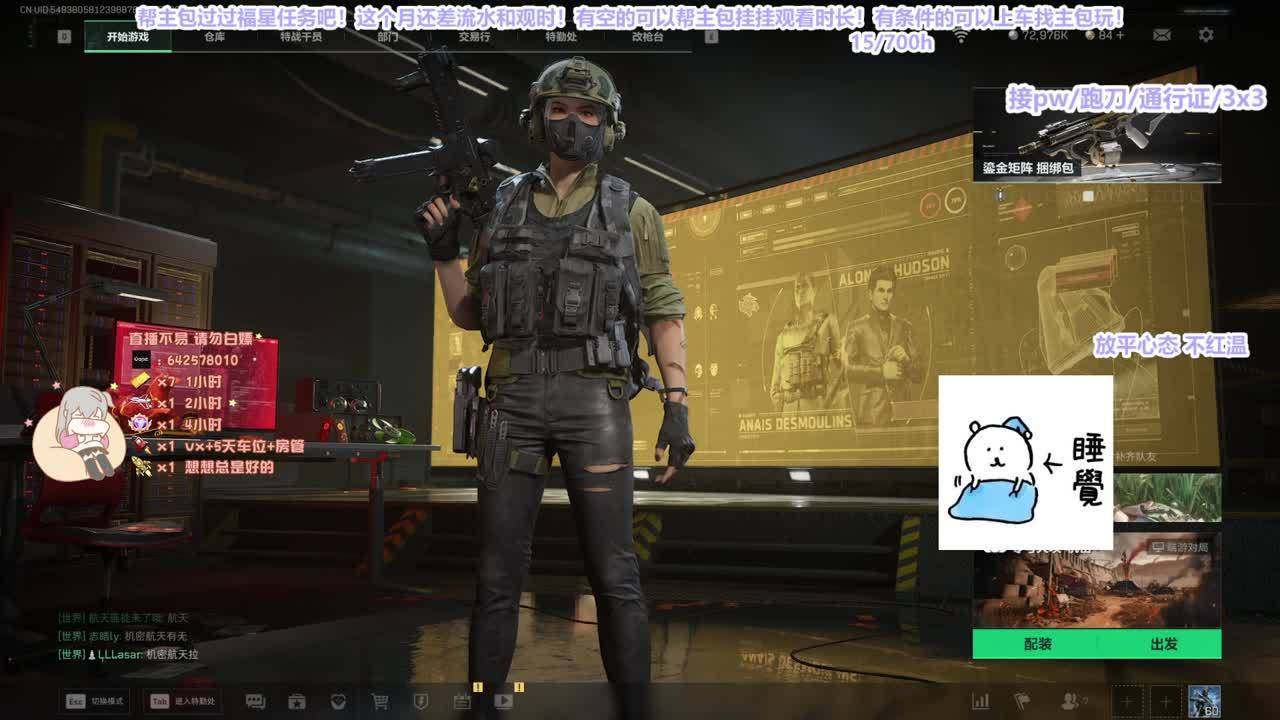Open the 仓库 warehouse tab
The image size is (1280, 720).
pyautogui.click(x=214, y=37)
